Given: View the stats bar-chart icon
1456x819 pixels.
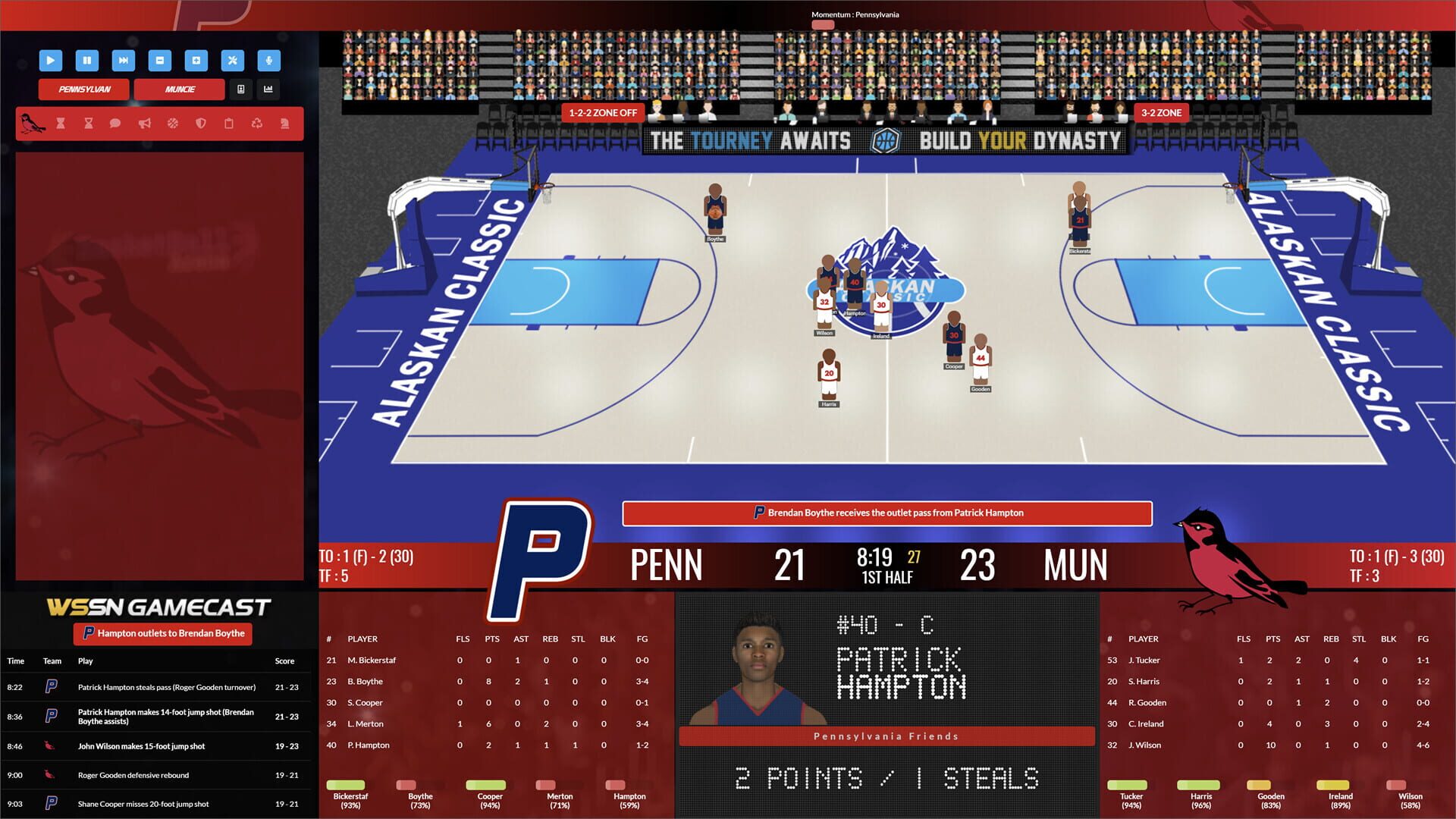Looking at the screenshot, I should click(x=268, y=89).
